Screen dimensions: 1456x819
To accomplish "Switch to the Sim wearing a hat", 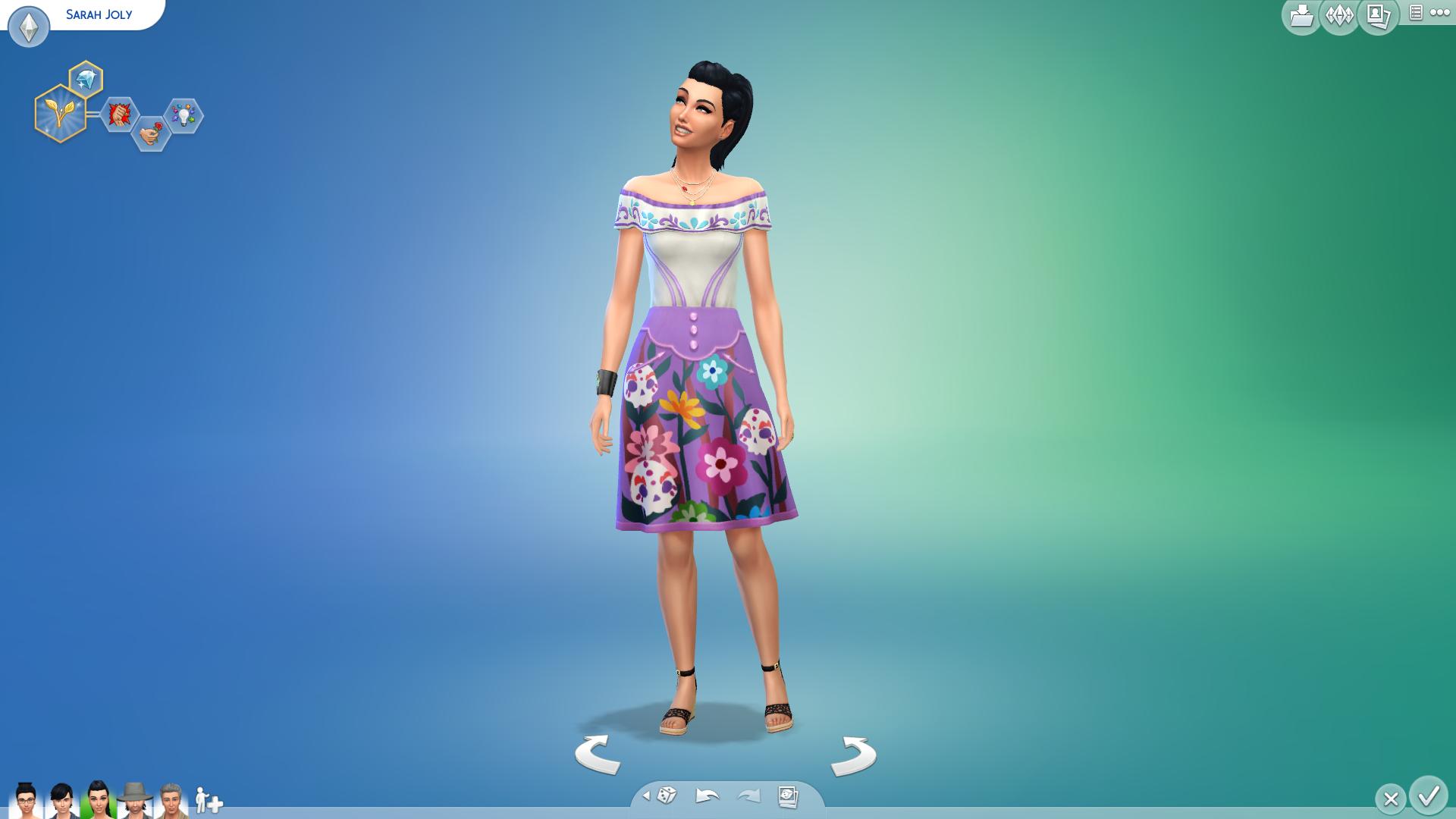I will 134,800.
